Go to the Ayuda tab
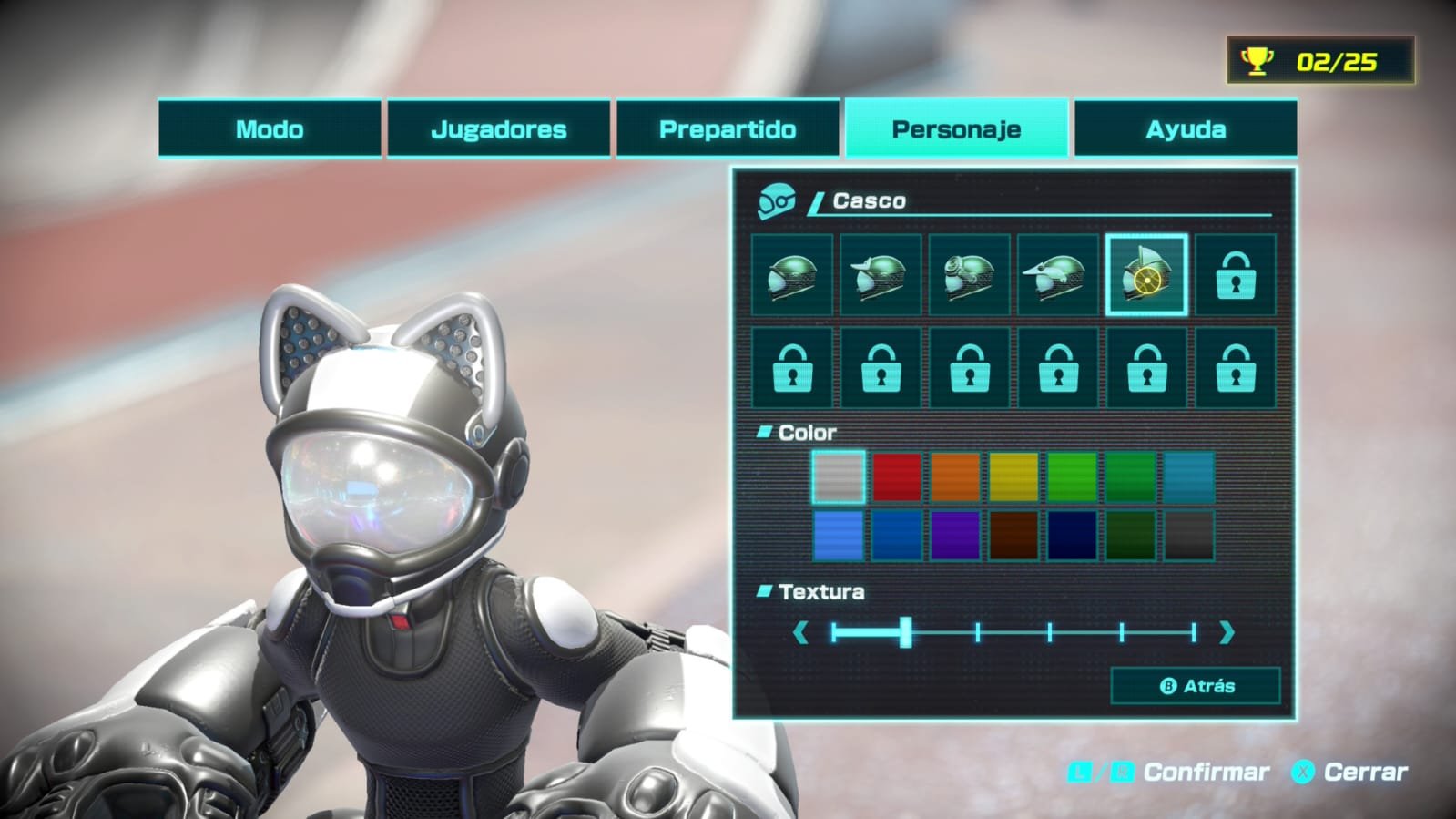The image size is (1456, 819). click(1185, 129)
